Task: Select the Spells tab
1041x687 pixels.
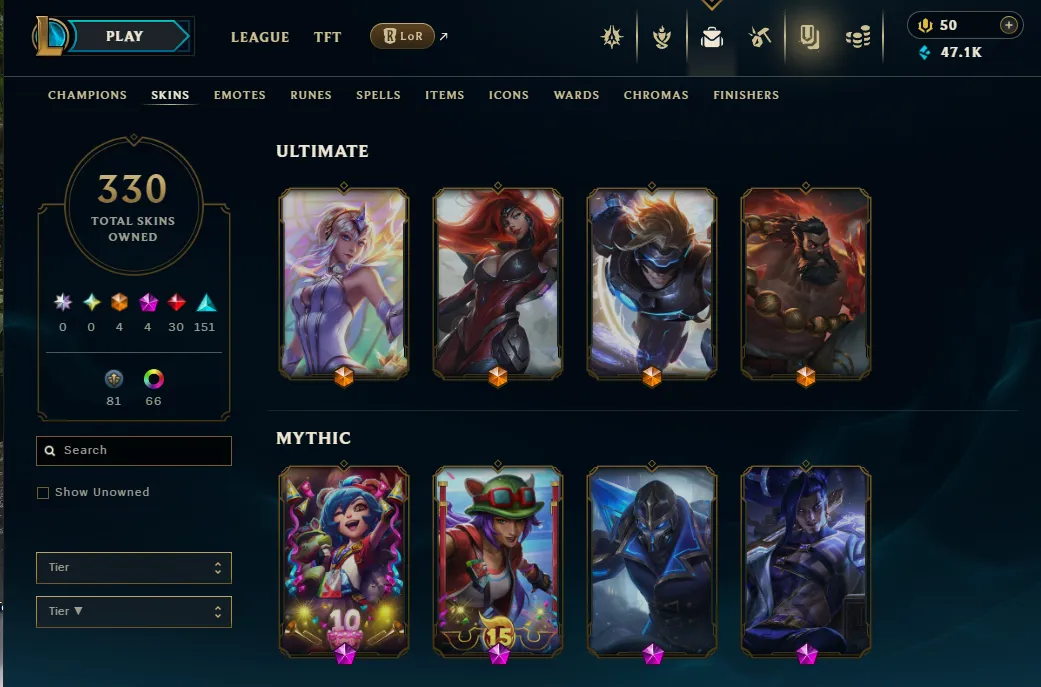Action: tap(378, 95)
